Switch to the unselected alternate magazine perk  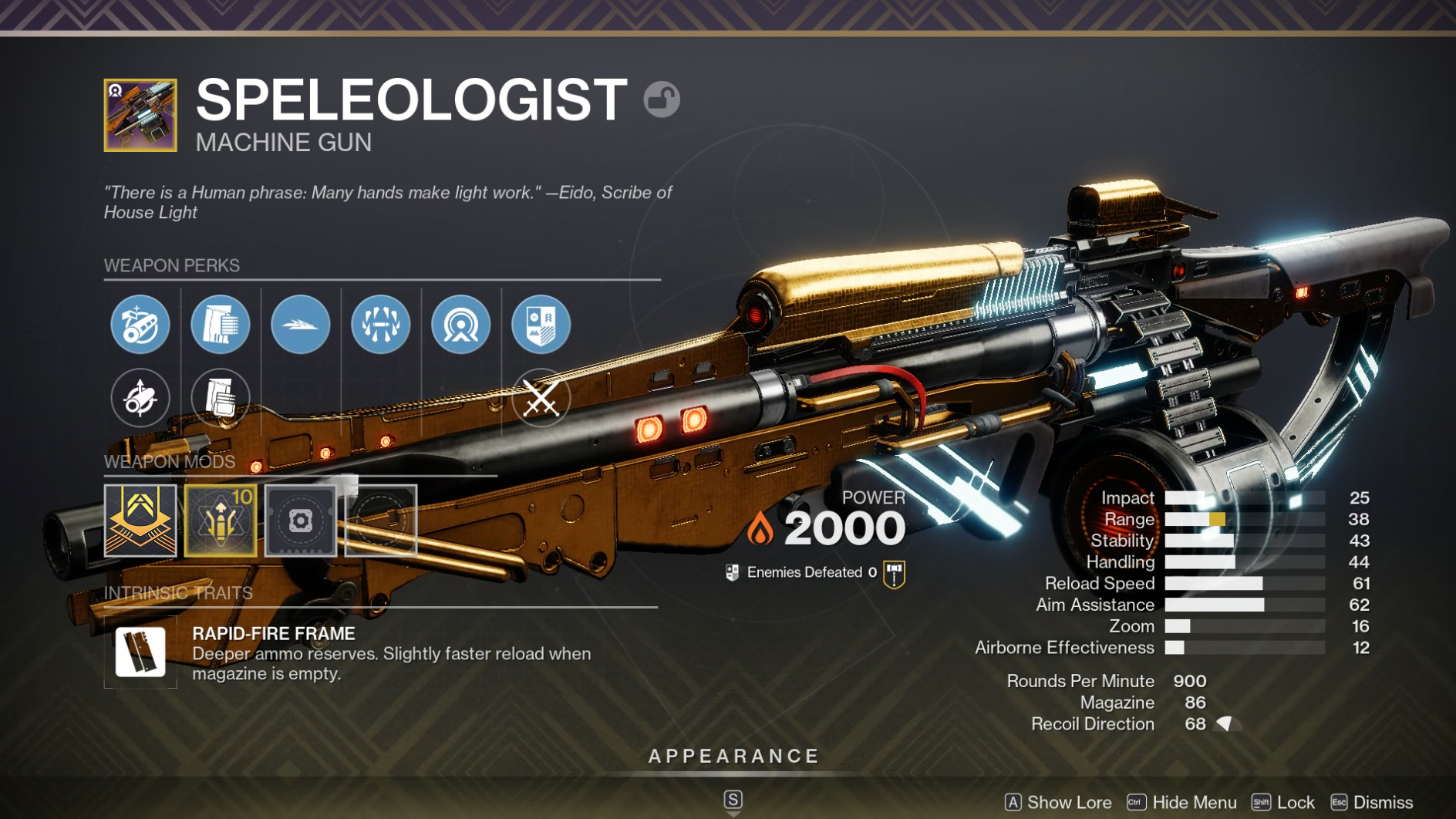click(x=220, y=398)
